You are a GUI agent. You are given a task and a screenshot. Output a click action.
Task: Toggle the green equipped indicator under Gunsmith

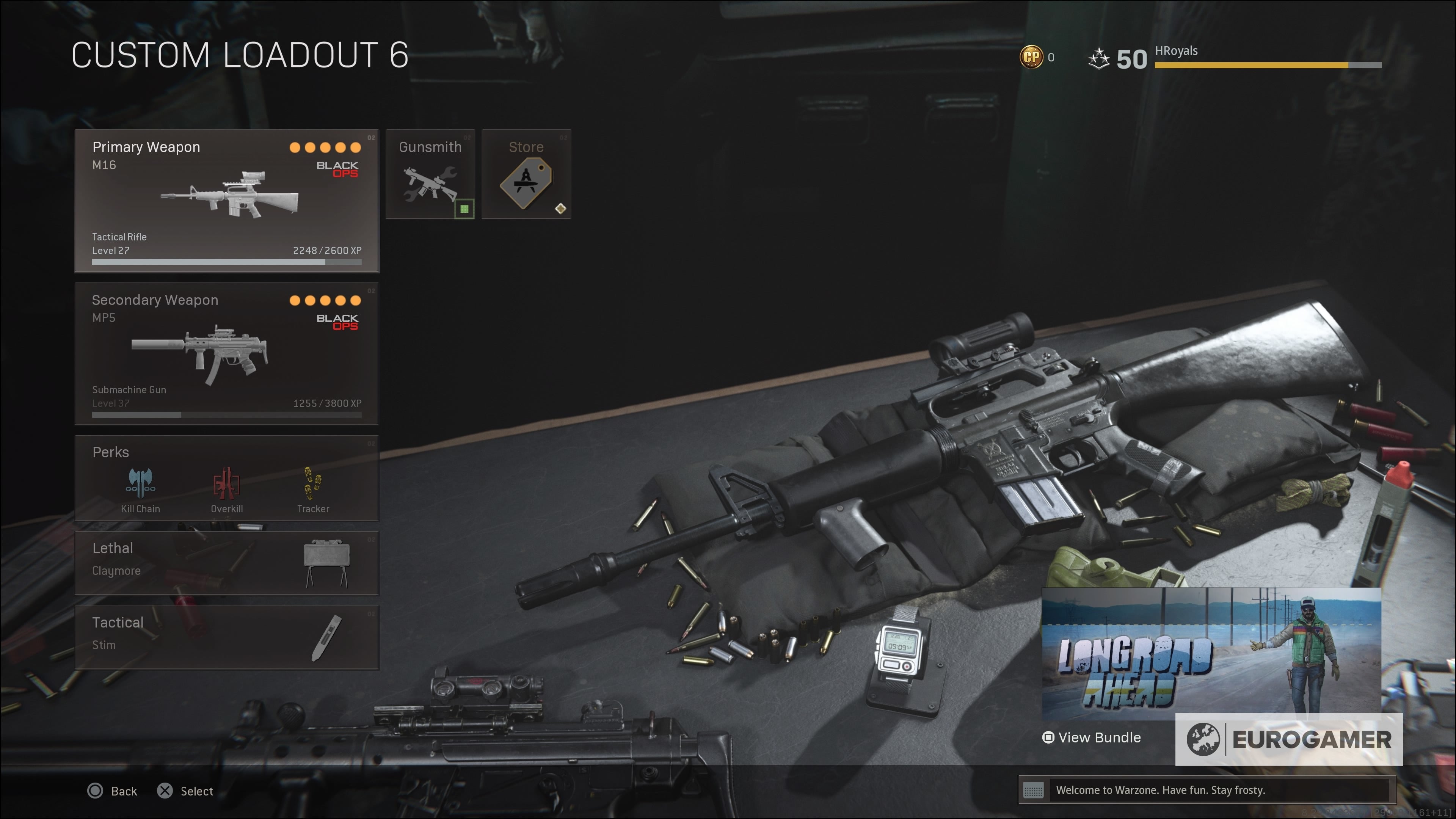click(465, 209)
